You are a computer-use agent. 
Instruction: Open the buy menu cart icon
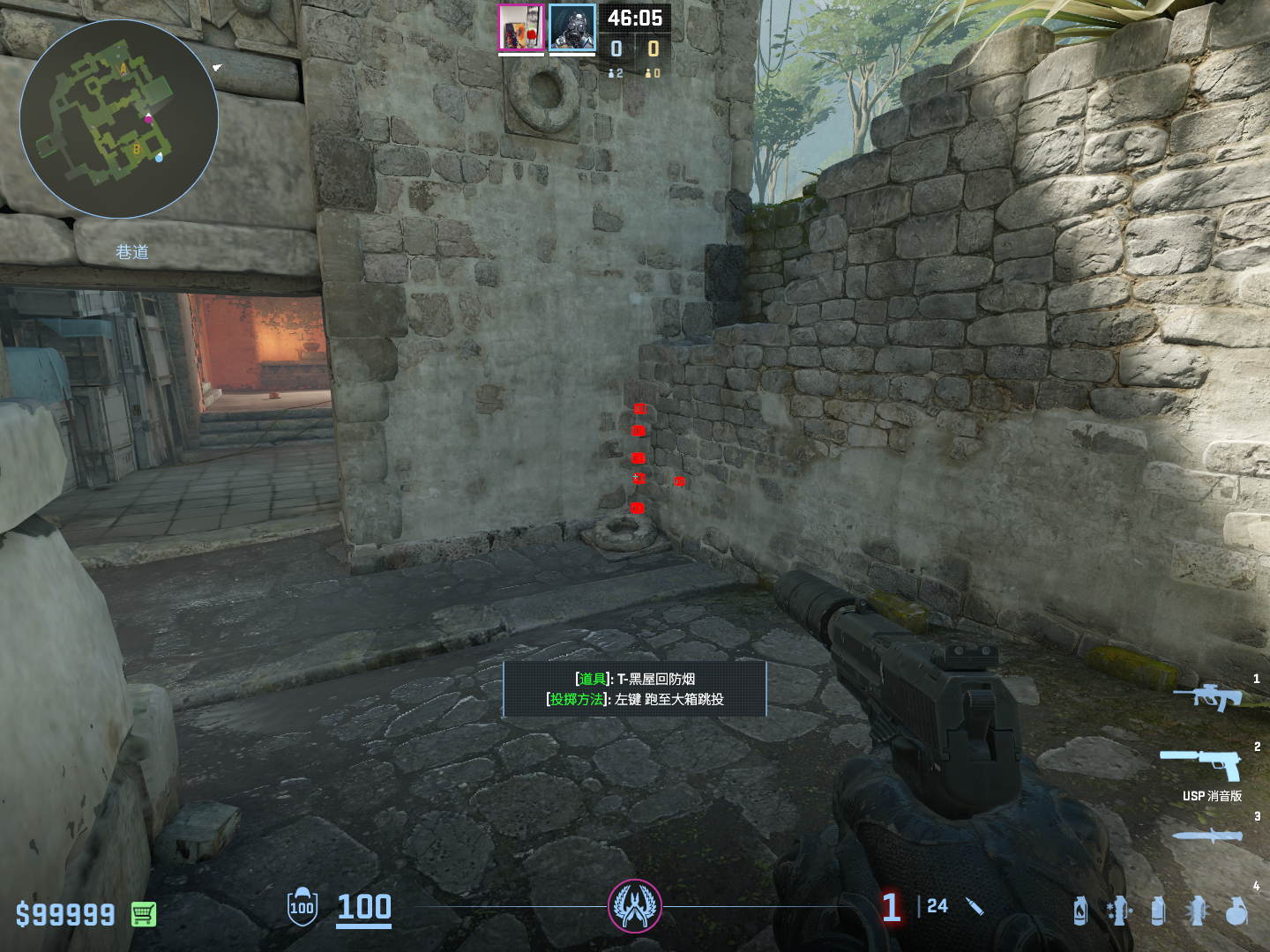(x=144, y=914)
